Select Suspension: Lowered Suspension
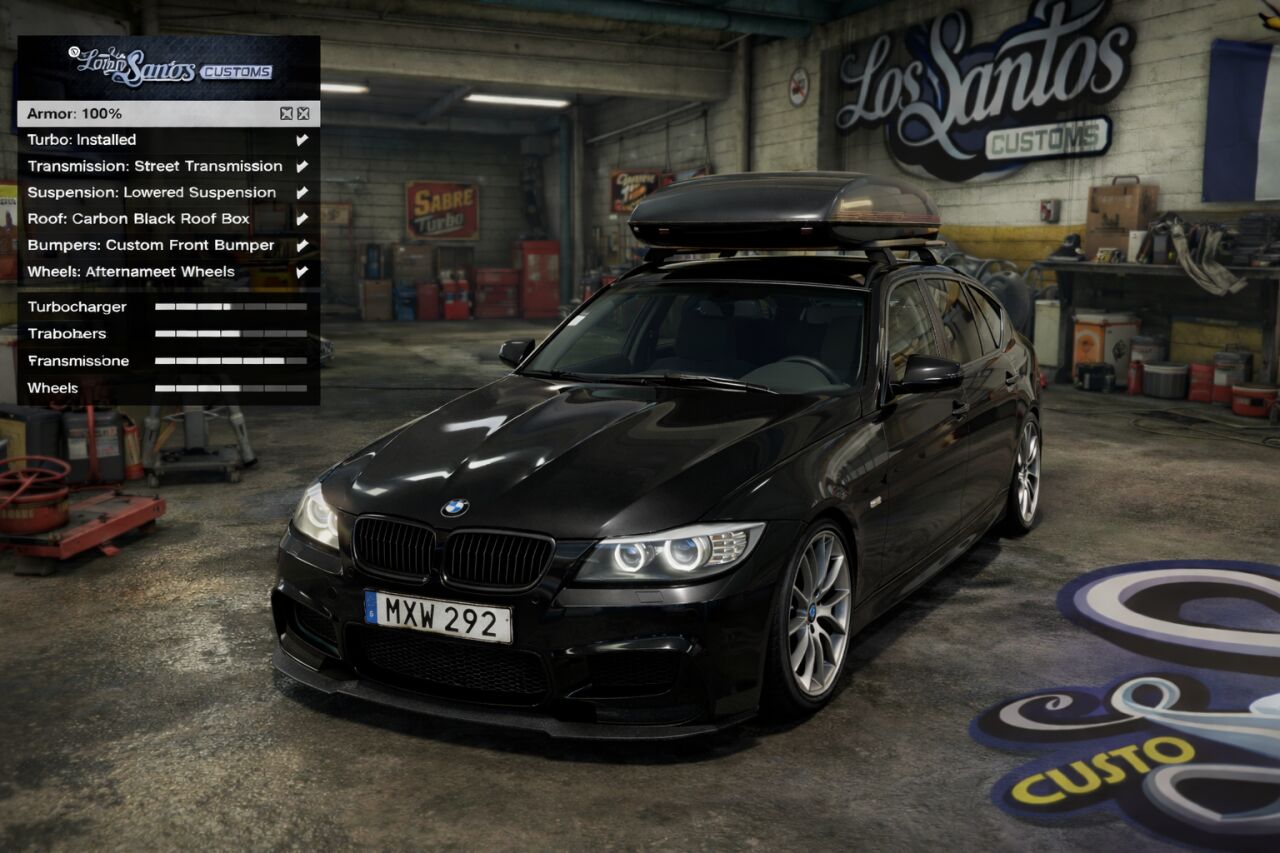1280x853 pixels. click(152, 192)
